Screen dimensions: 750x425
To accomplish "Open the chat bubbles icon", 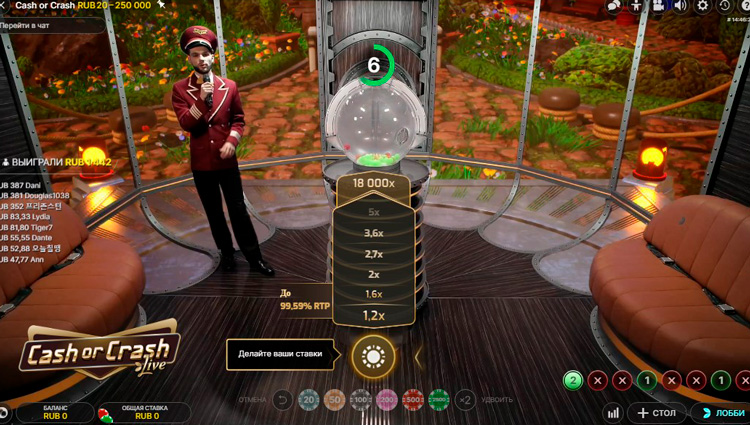I will (x=614, y=6).
